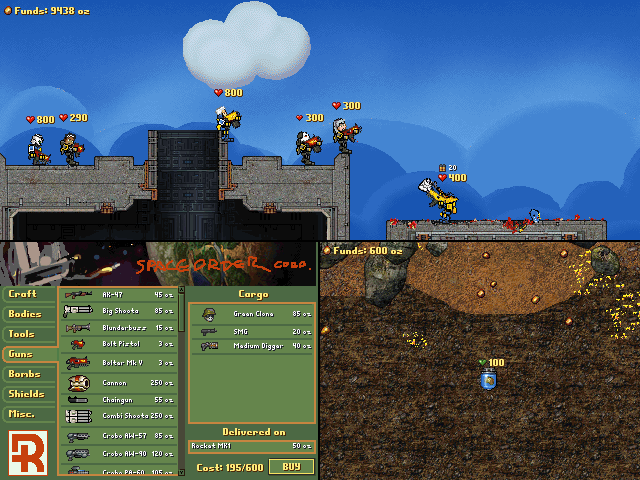Viewport: 640px width, 480px height.
Task: Choose the Big Shoota gun
Action: click(x=120, y=311)
